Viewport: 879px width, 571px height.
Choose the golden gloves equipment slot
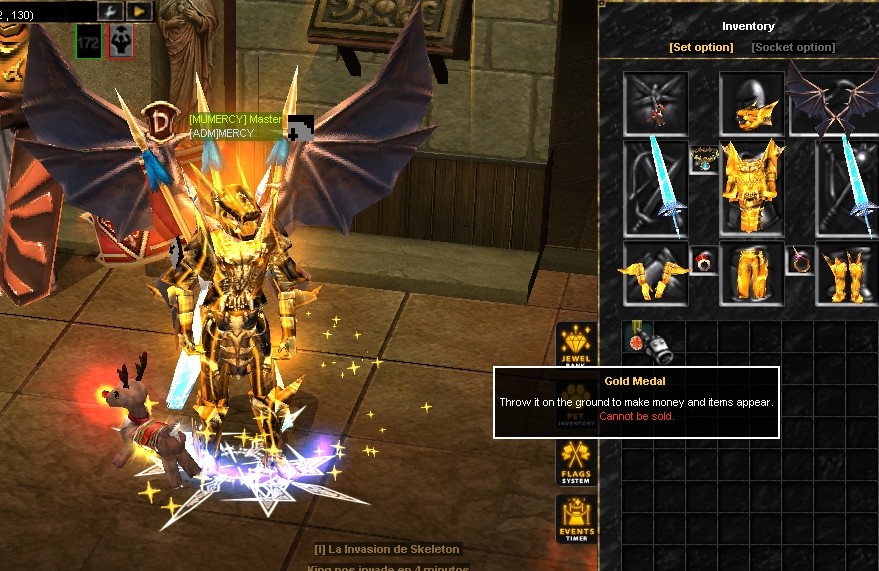click(x=655, y=272)
